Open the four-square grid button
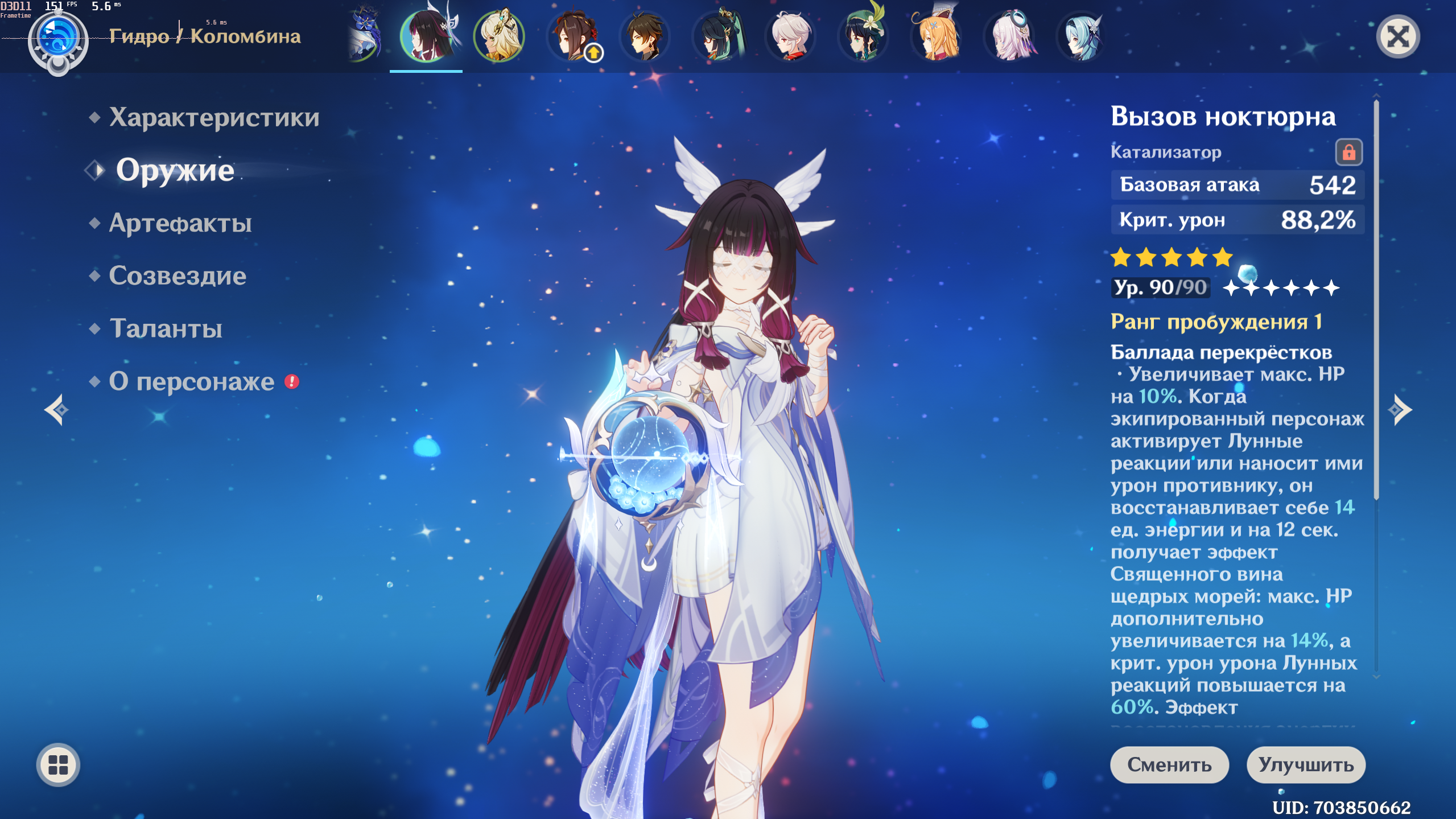1456x819 pixels. (x=58, y=764)
